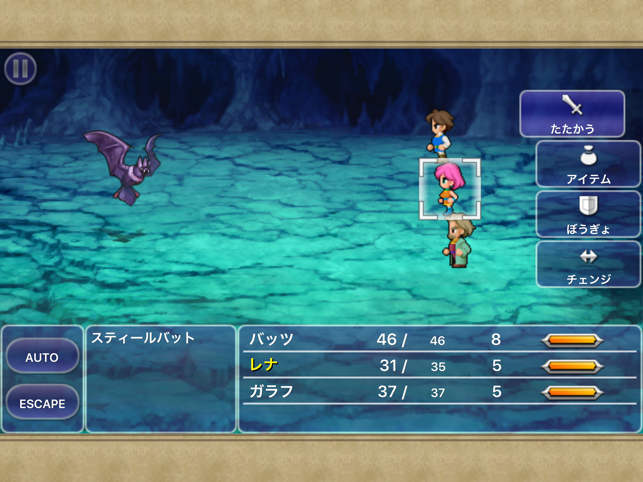Select the ぼうぎょ defend command

[x=588, y=215]
